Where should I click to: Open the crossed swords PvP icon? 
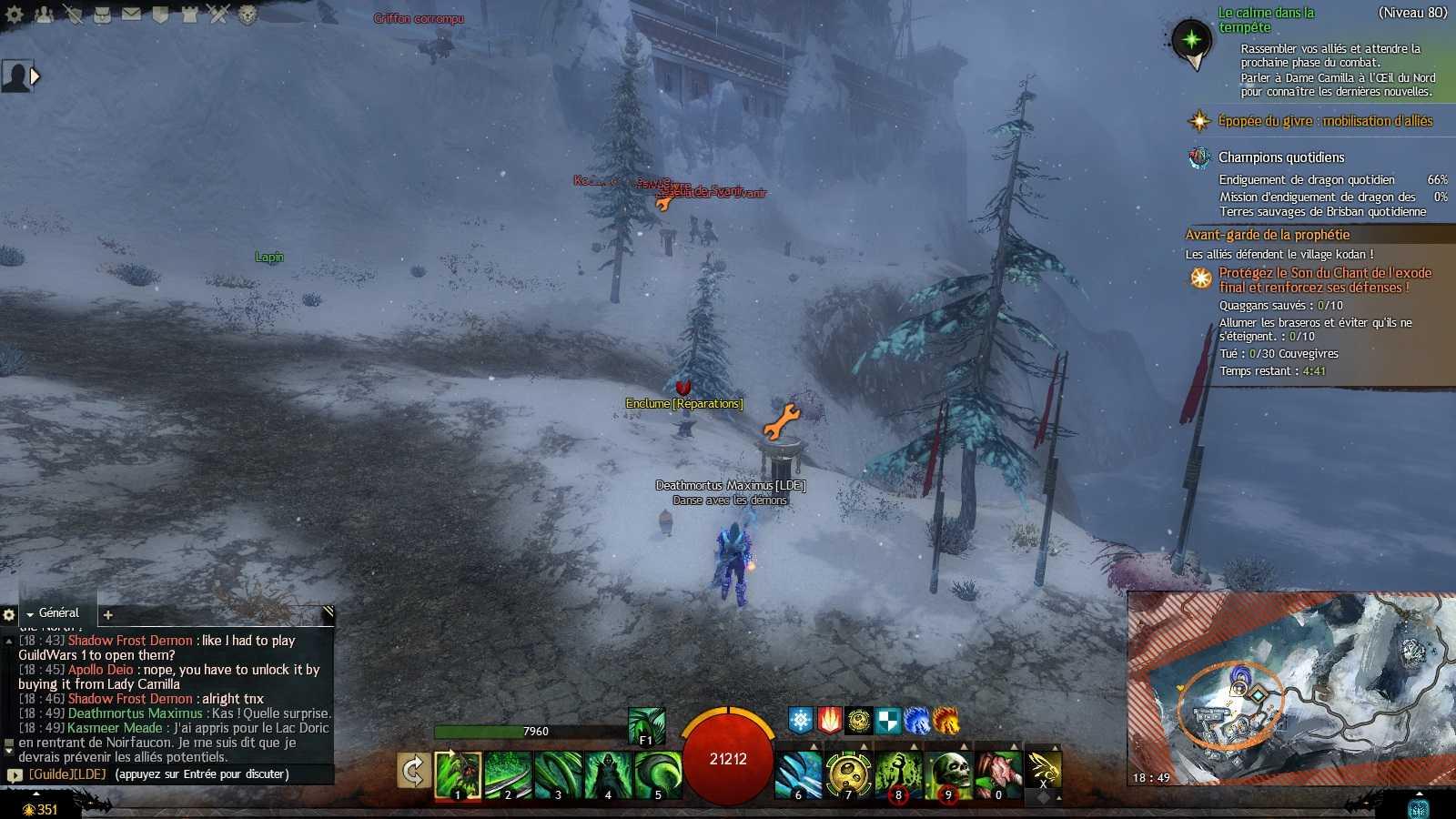(x=217, y=14)
